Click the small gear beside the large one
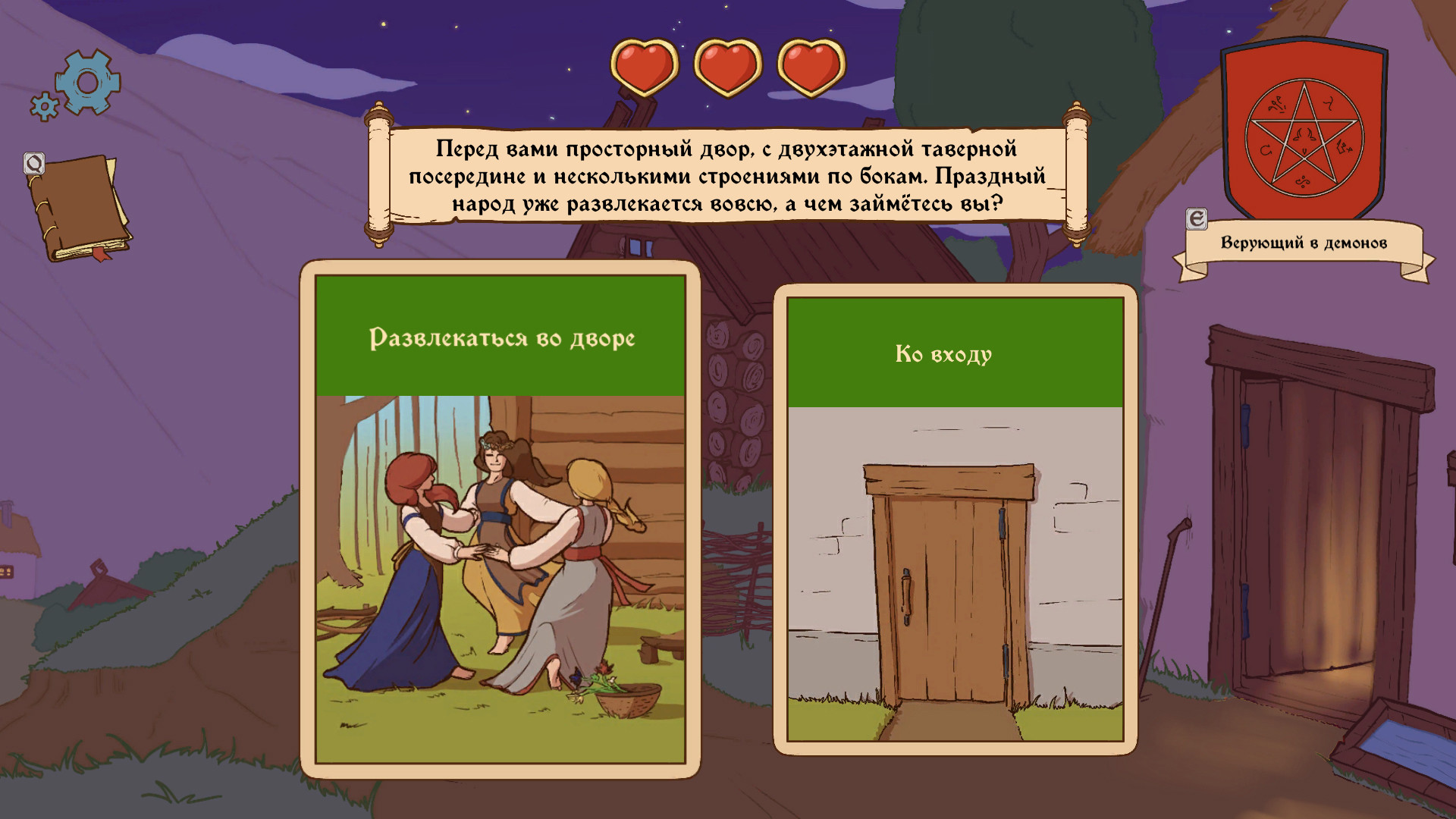Screen dimensions: 1456x819 point(45,106)
